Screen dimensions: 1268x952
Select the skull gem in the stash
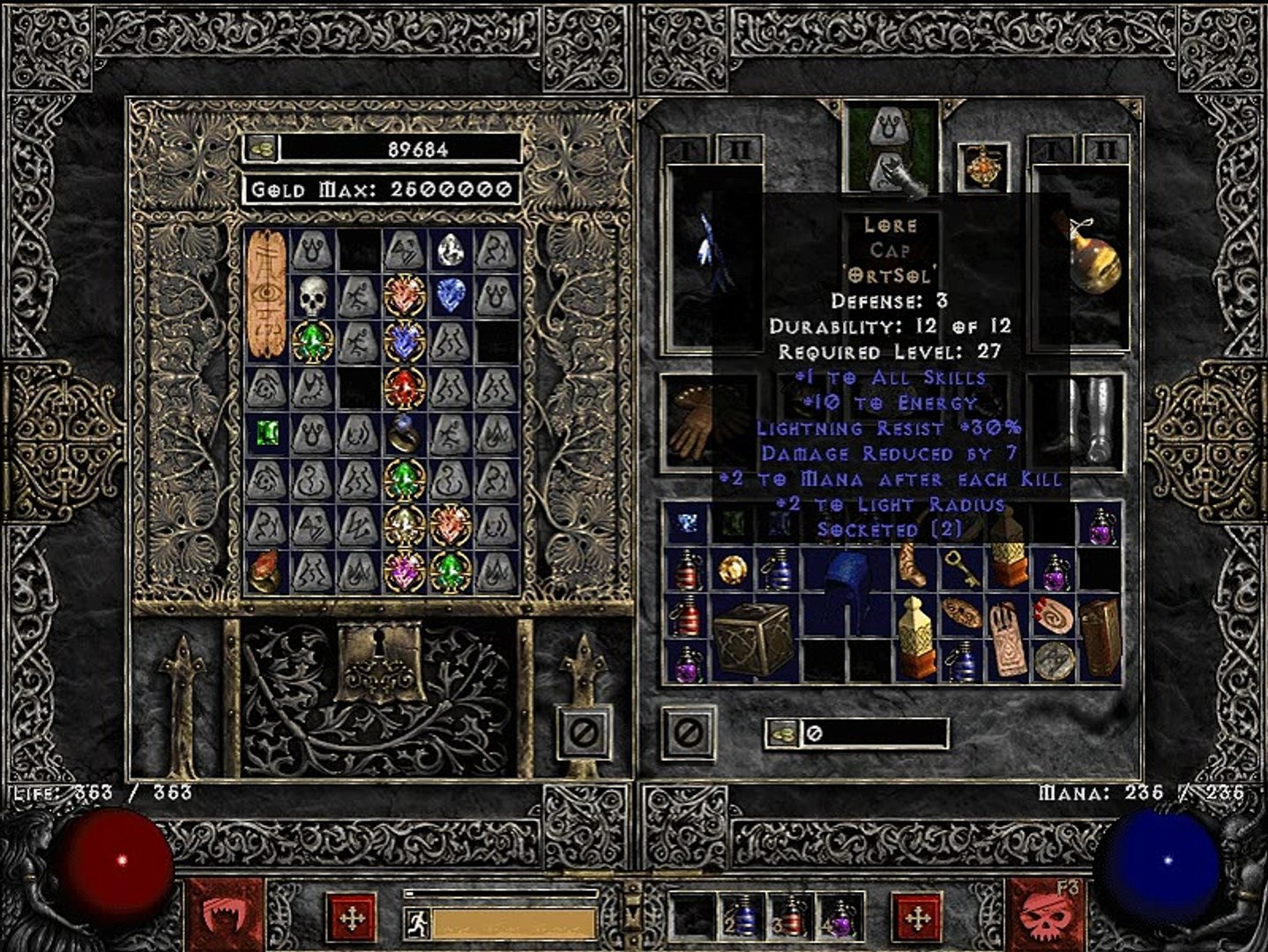pos(311,296)
